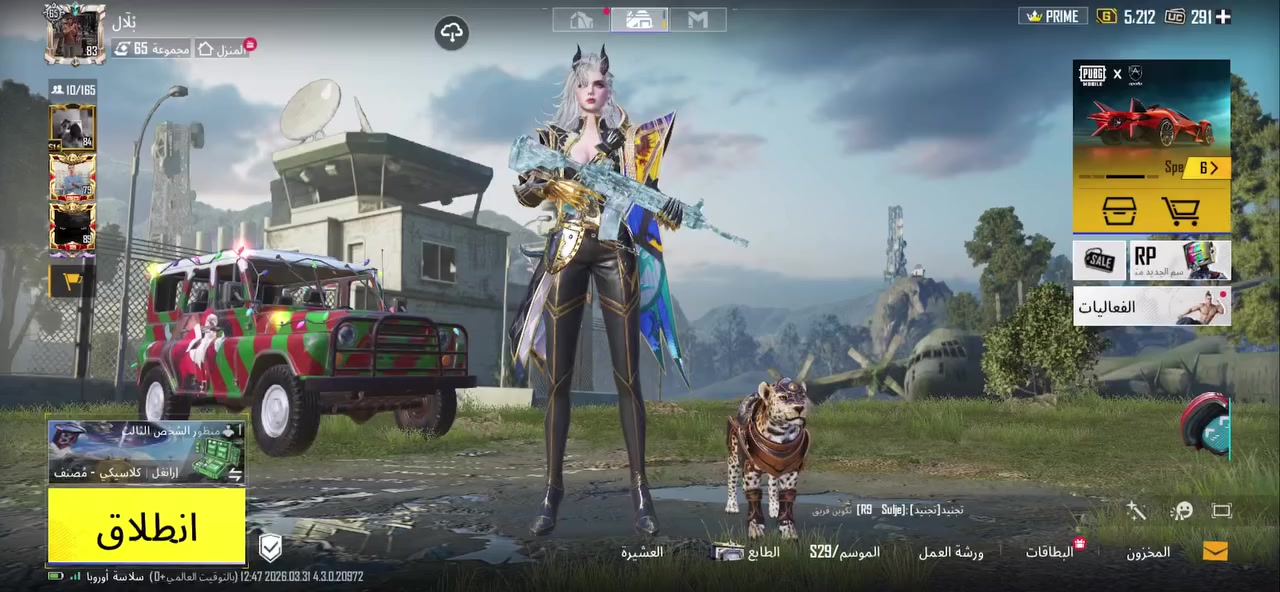The image size is (1280, 592).
Task: Open the الموسم S29 season menu
Action: coord(845,552)
